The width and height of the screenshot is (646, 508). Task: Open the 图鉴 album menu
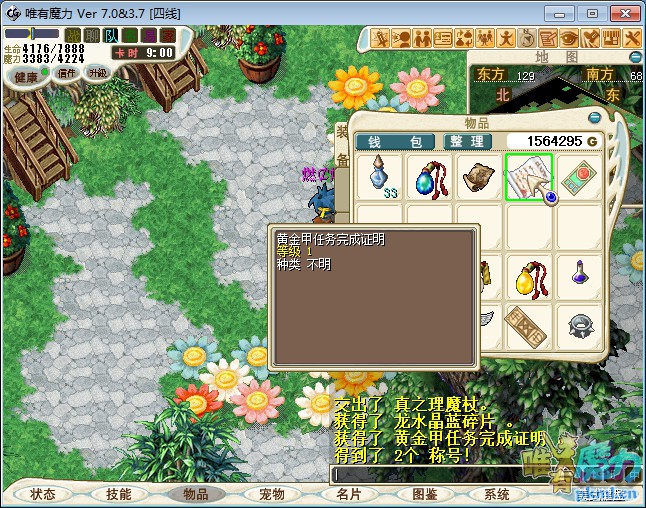point(424,494)
